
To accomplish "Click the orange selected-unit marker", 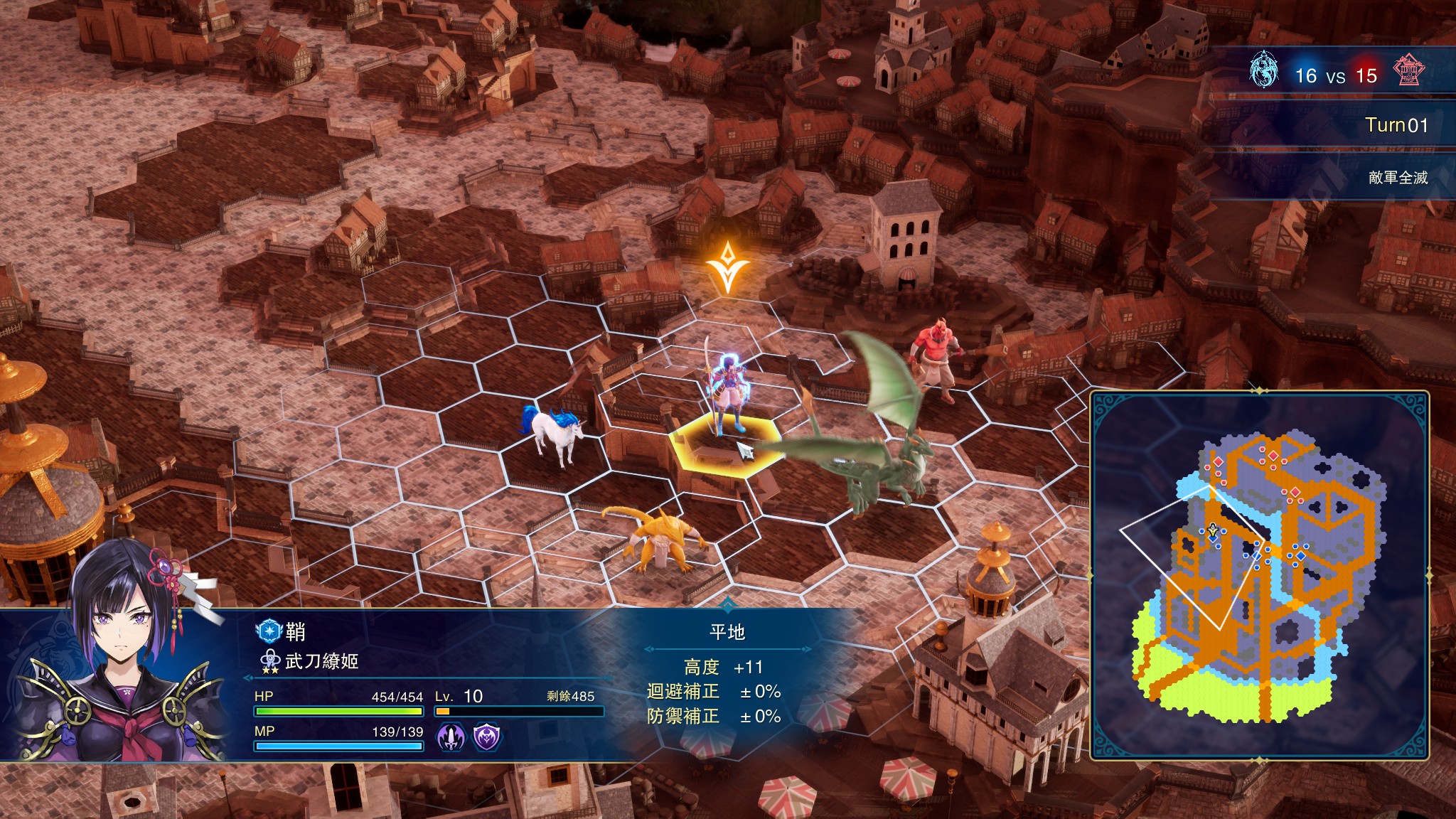I will click(x=727, y=267).
